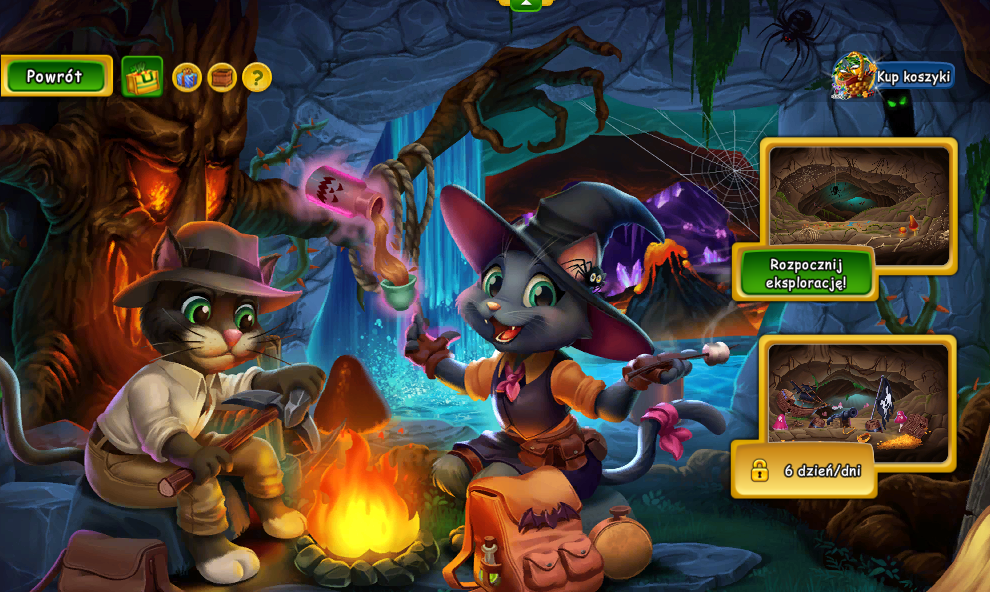Image resolution: width=990 pixels, height=592 pixels.
Task: Open the blue gift box icon
Action: [x=187, y=77]
